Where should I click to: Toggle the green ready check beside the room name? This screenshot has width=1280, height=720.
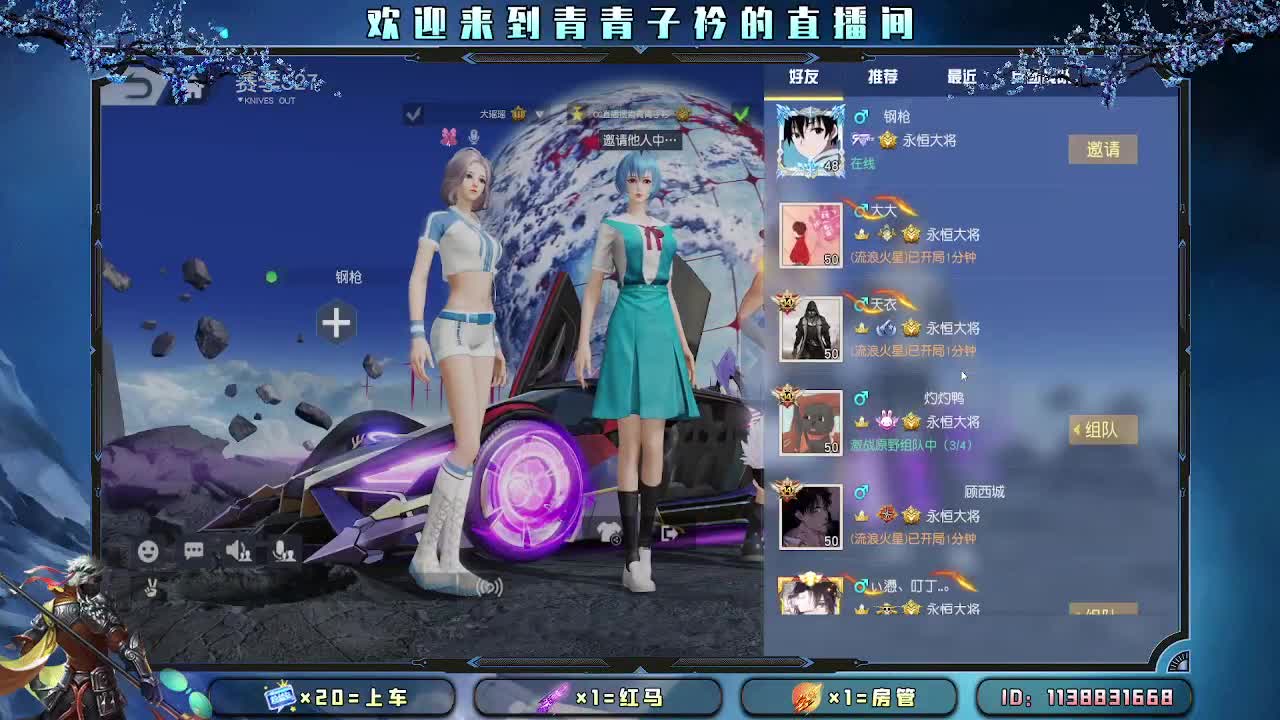742,113
